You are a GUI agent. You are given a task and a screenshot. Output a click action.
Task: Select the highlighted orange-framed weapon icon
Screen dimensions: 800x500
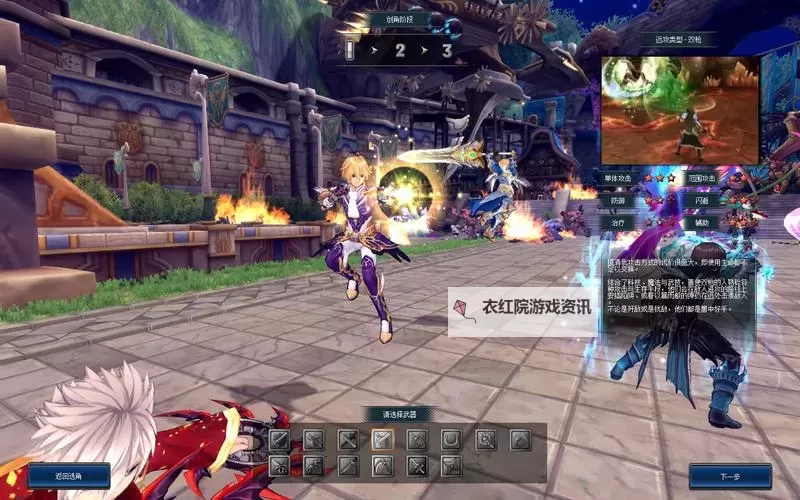tap(382, 439)
